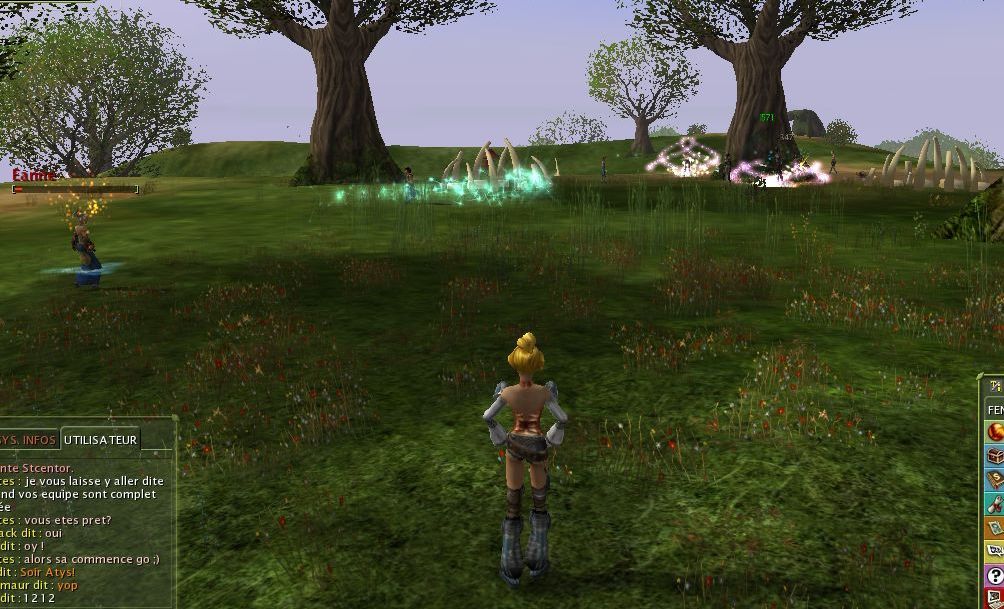Image resolution: width=1004 pixels, height=609 pixels.
Task: Open the brown book icon
Action: tap(995, 480)
